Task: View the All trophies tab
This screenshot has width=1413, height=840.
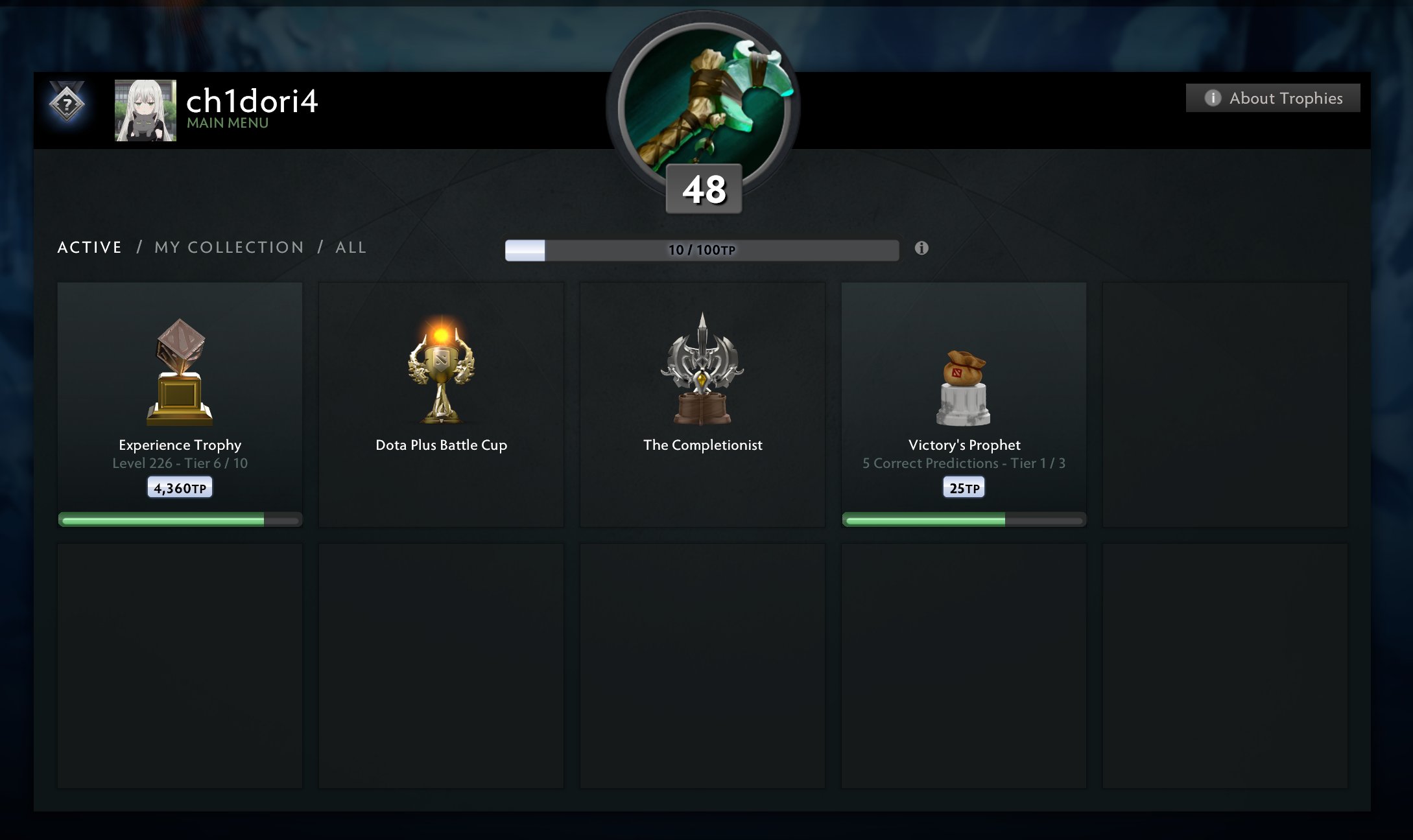Action: 351,248
